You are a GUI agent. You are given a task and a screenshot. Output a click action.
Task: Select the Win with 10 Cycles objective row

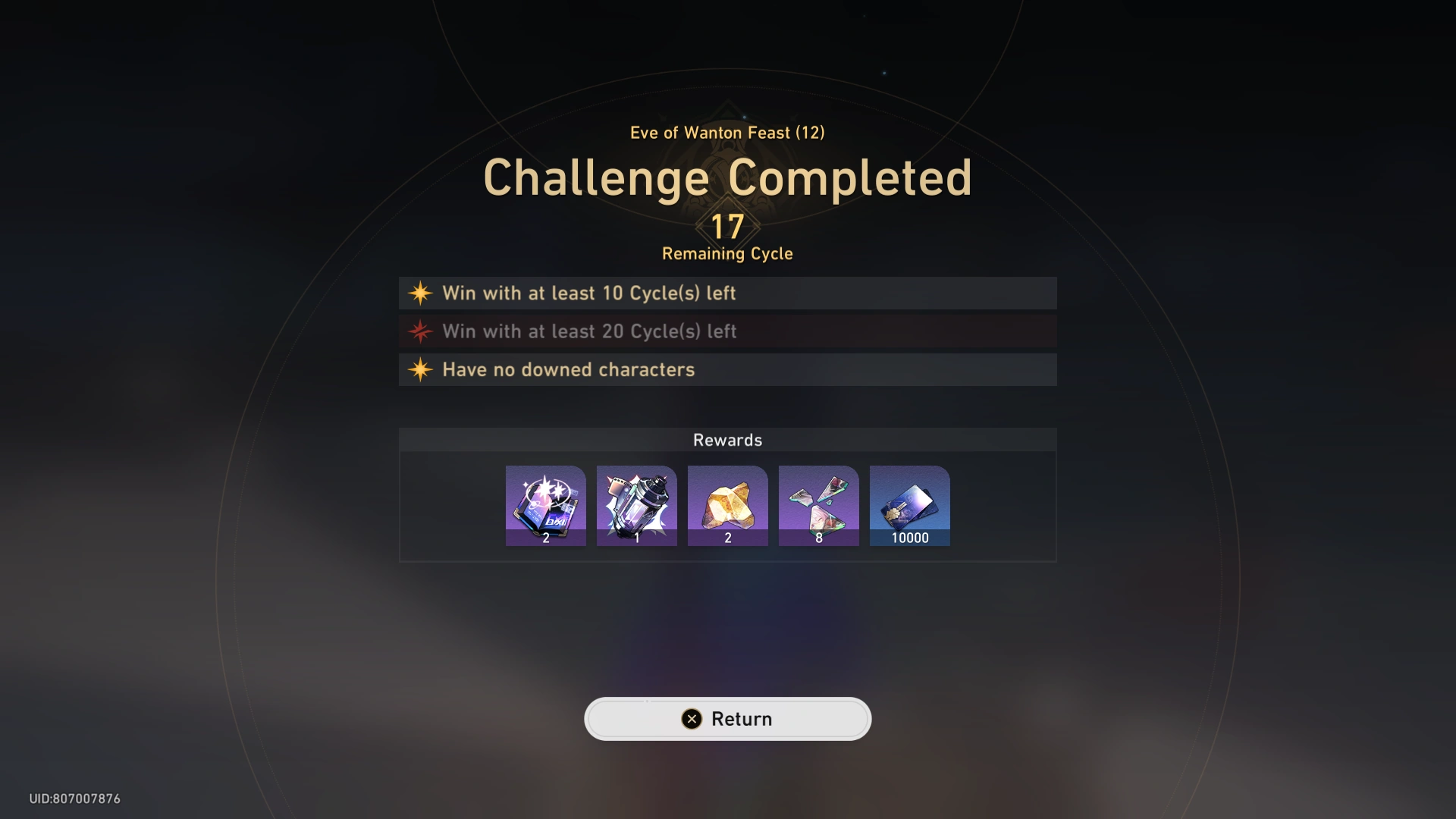tap(727, 293)
